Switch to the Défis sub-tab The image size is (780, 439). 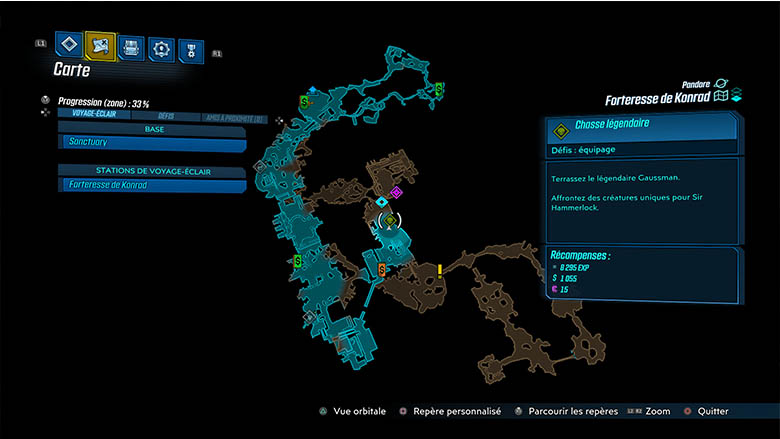pos(165,116)
